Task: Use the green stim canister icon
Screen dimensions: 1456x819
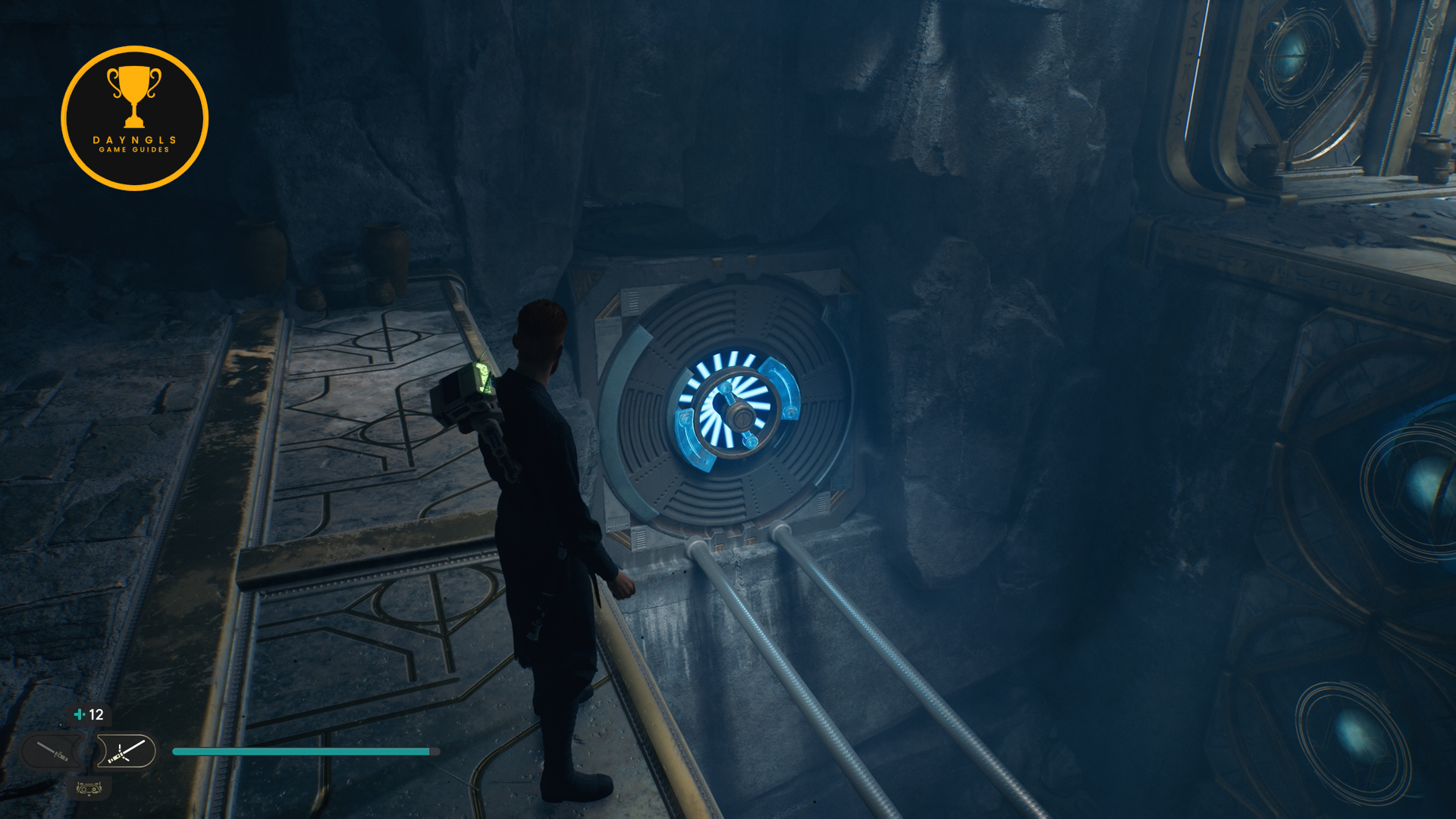Action: coord(79,714)
